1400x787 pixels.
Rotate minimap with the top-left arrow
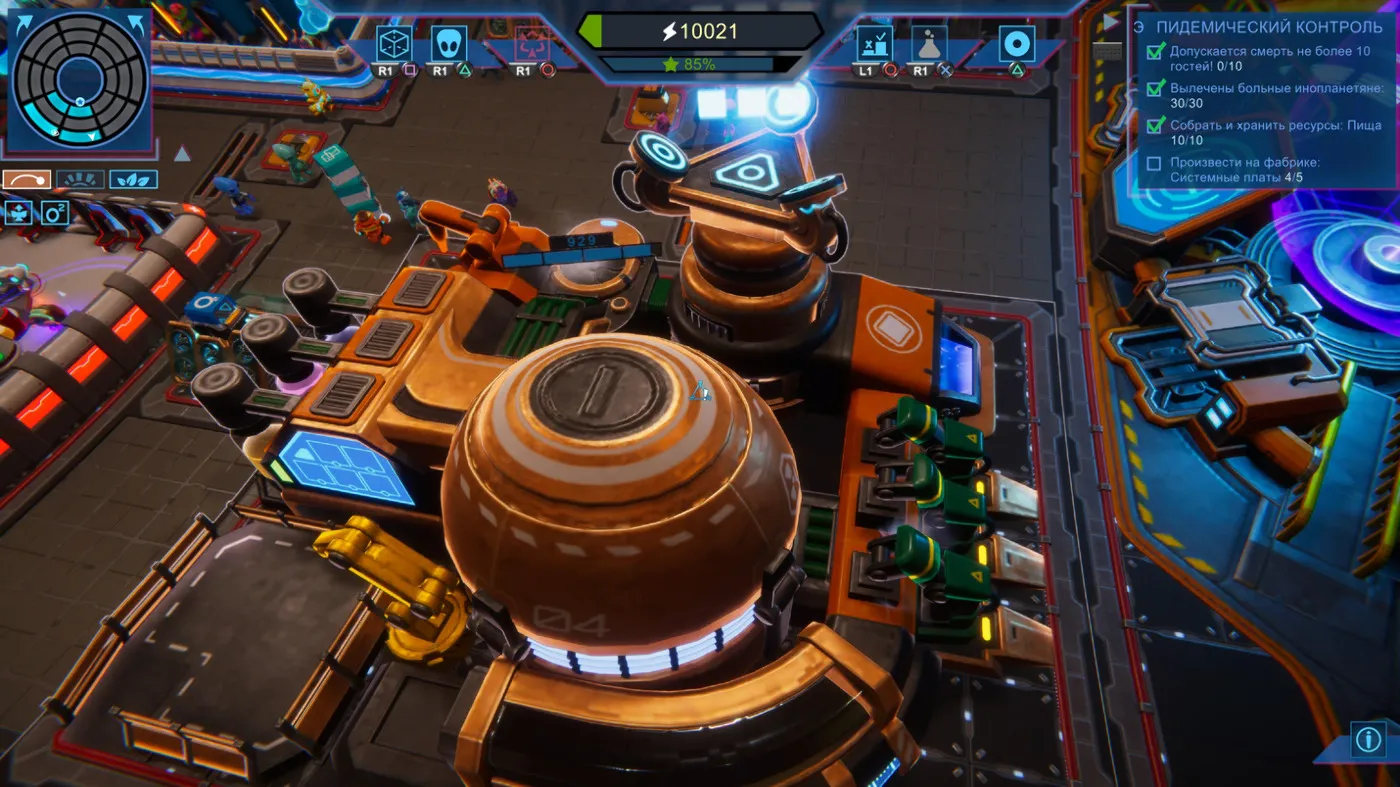tap(25, 23)
